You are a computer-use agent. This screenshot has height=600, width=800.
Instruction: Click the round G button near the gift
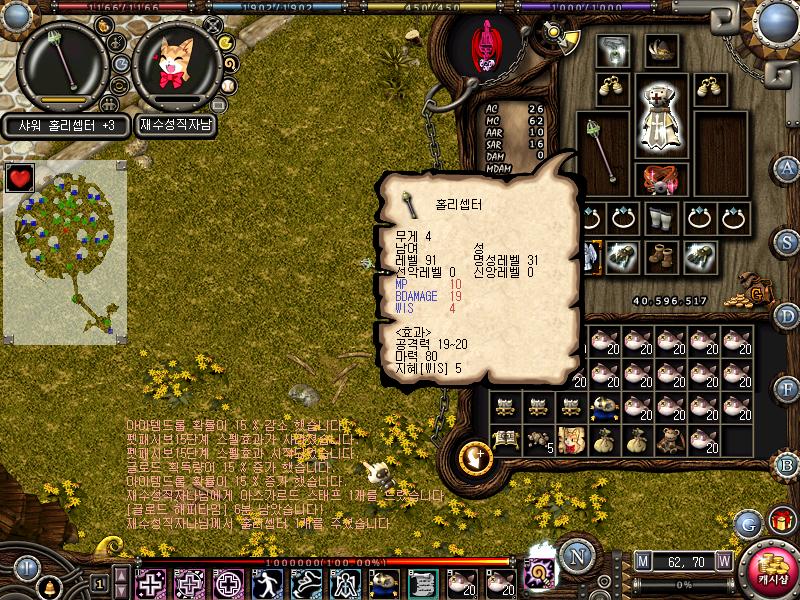coord(748,522)
